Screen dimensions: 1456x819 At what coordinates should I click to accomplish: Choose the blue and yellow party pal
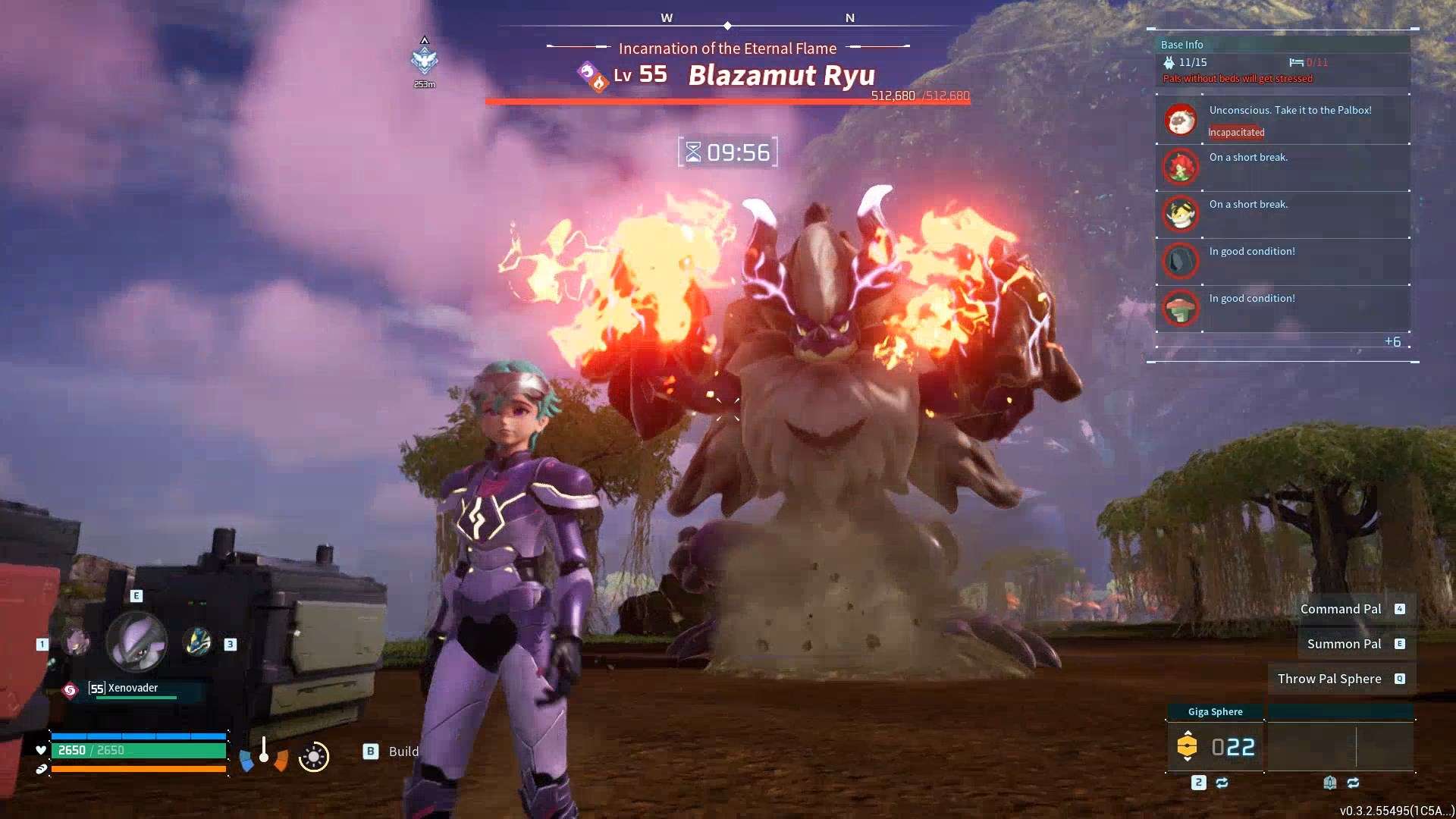pos(198,643)
